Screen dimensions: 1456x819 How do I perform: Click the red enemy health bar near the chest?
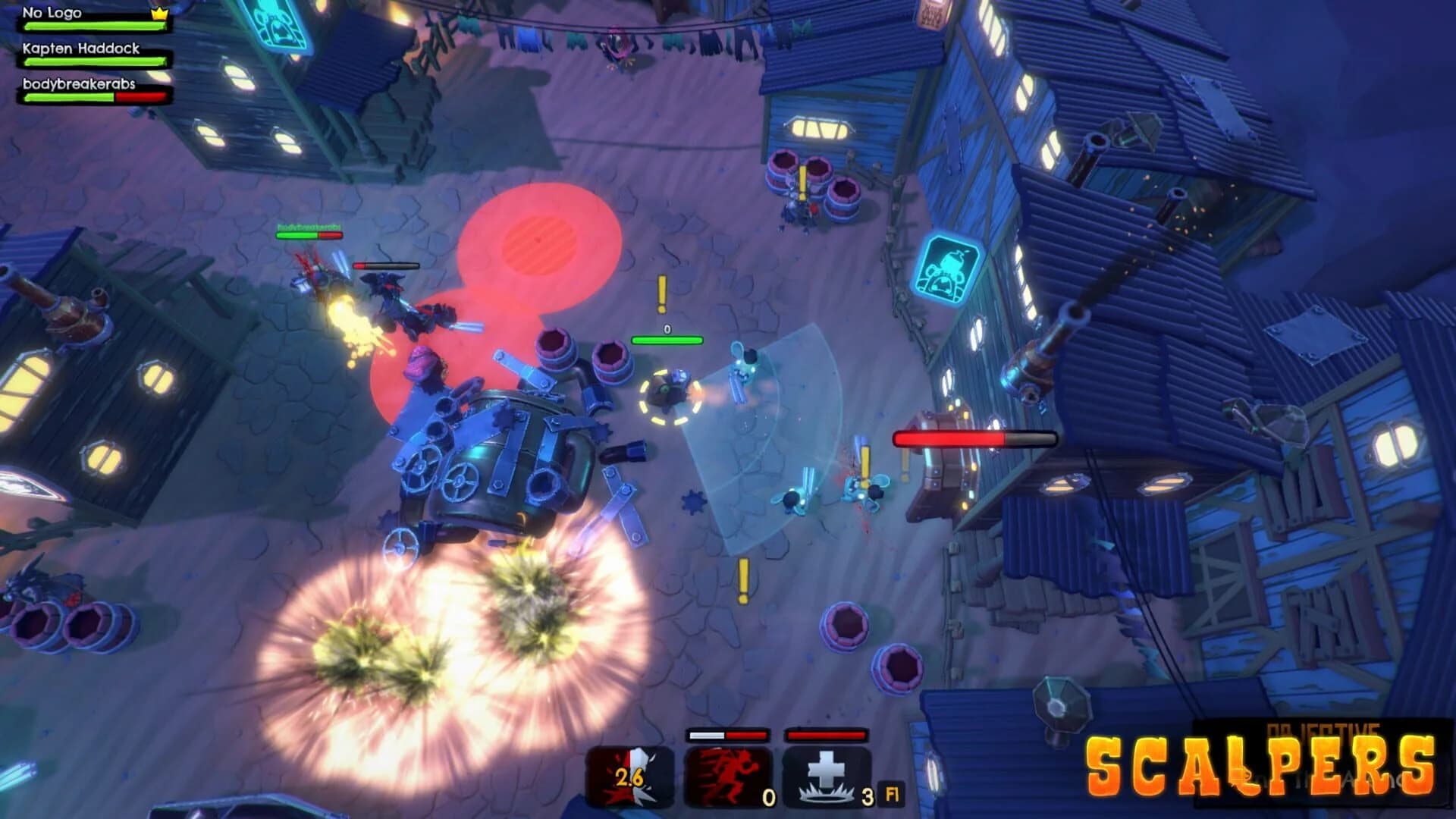pos(974,438)
